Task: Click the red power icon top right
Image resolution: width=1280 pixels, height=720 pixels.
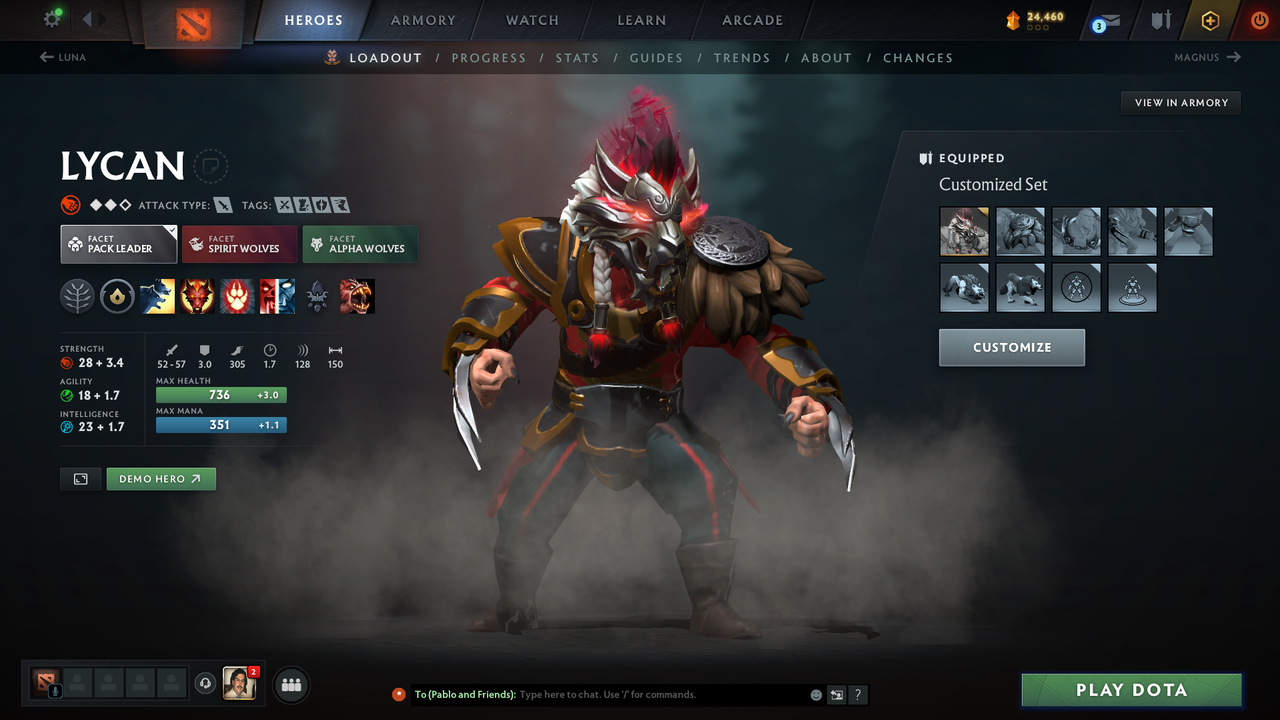Action: [1259, 20]
